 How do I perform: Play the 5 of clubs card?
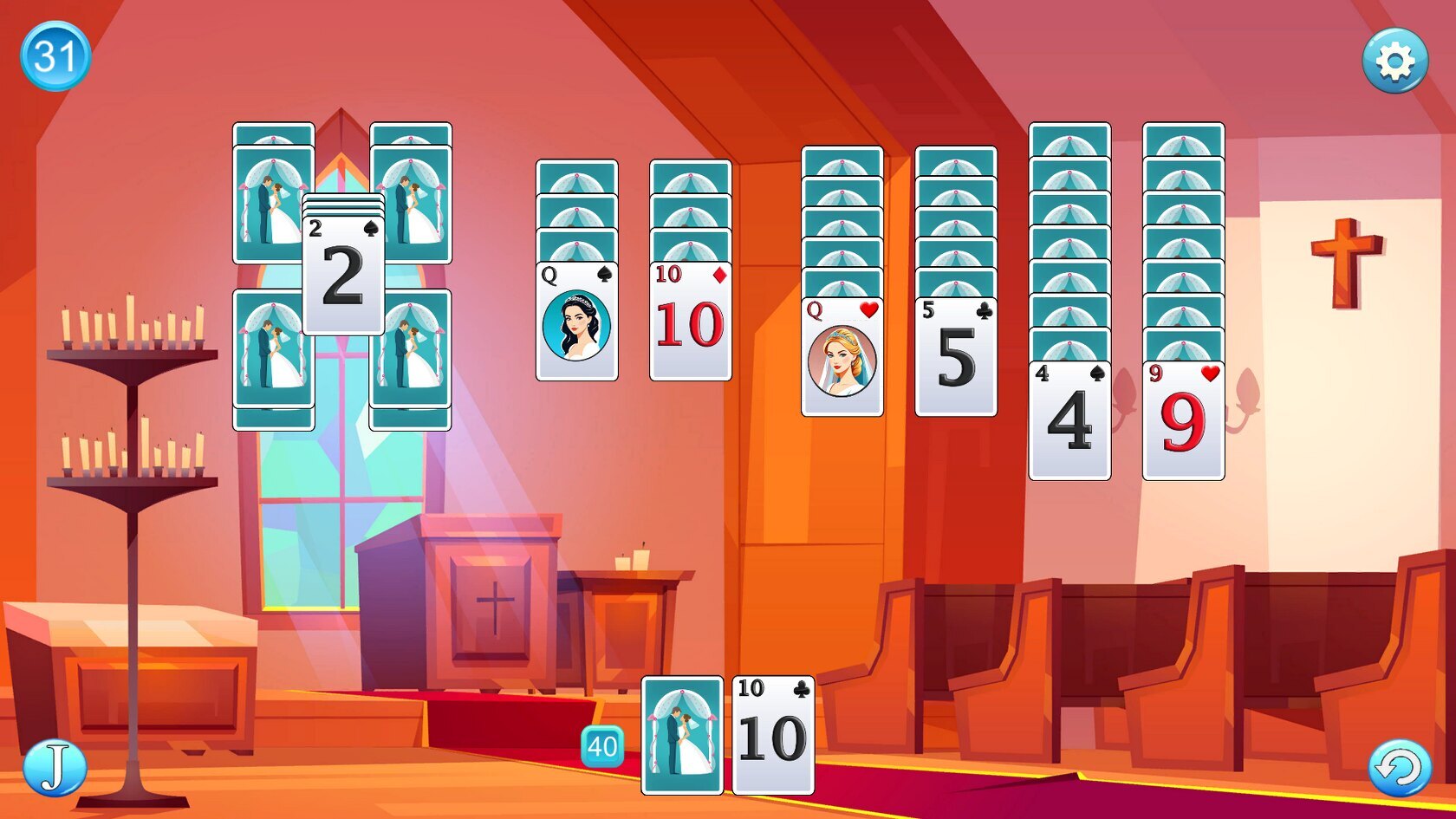tap(955, 357)
